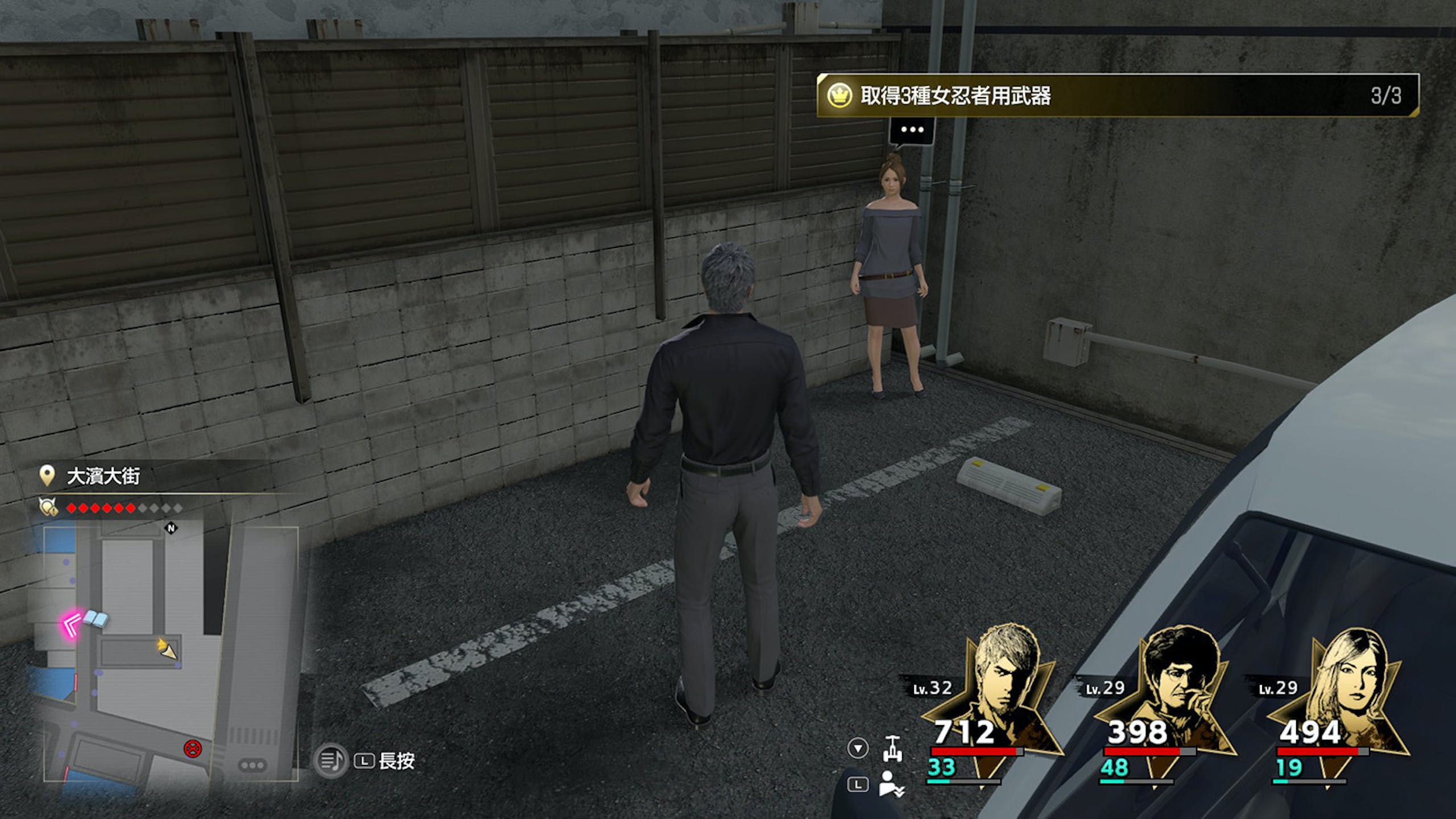Select the enemy alert icon beside the diamonds
The width and height of the screenshot is (1456, 819).
47,507
